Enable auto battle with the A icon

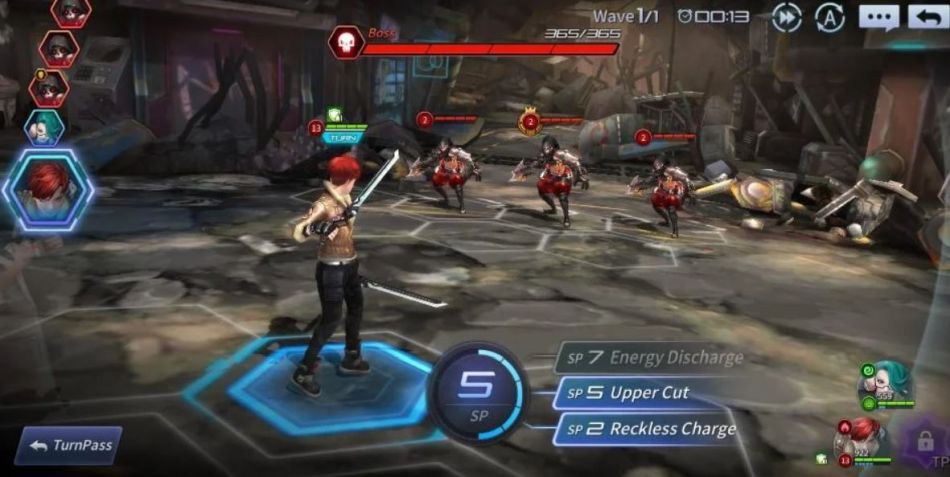(x=829, y=17)
